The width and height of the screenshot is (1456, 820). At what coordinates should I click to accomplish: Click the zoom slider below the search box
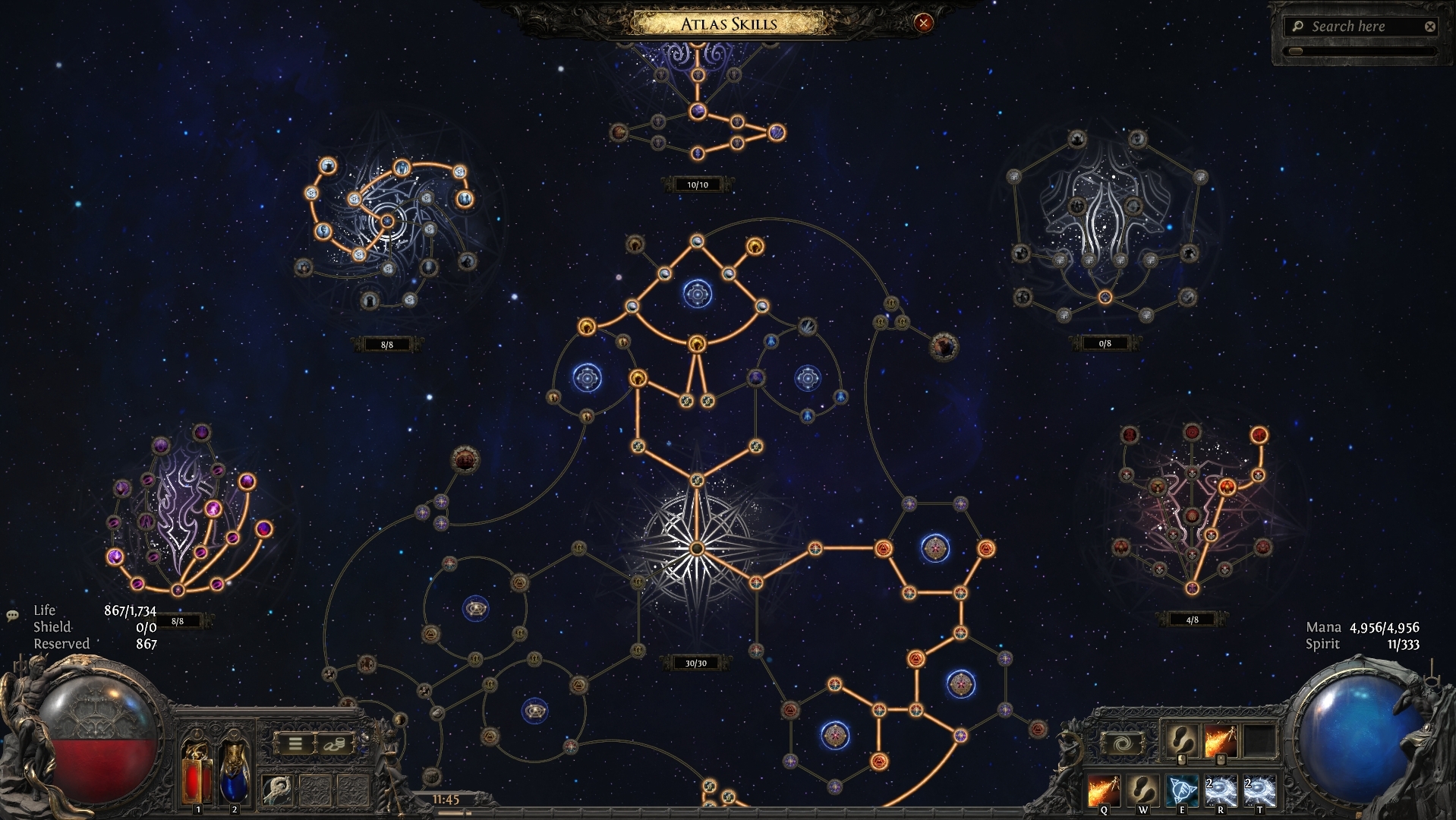click(1359, 52)
